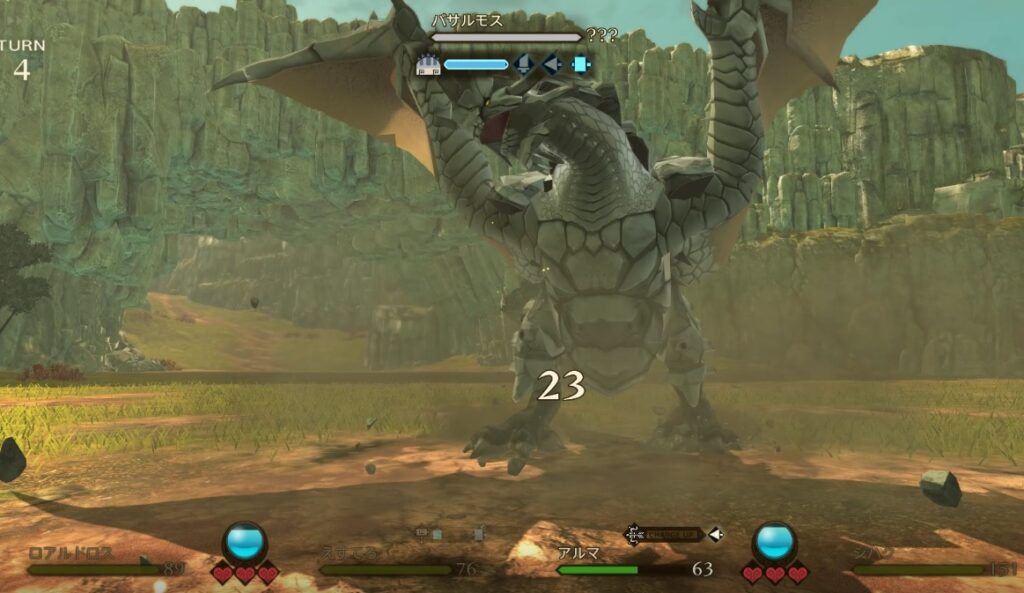The image size is (1024, 593).
Task: Select the arrow-shaped pierce weapon icon
Action: [551, 65]
